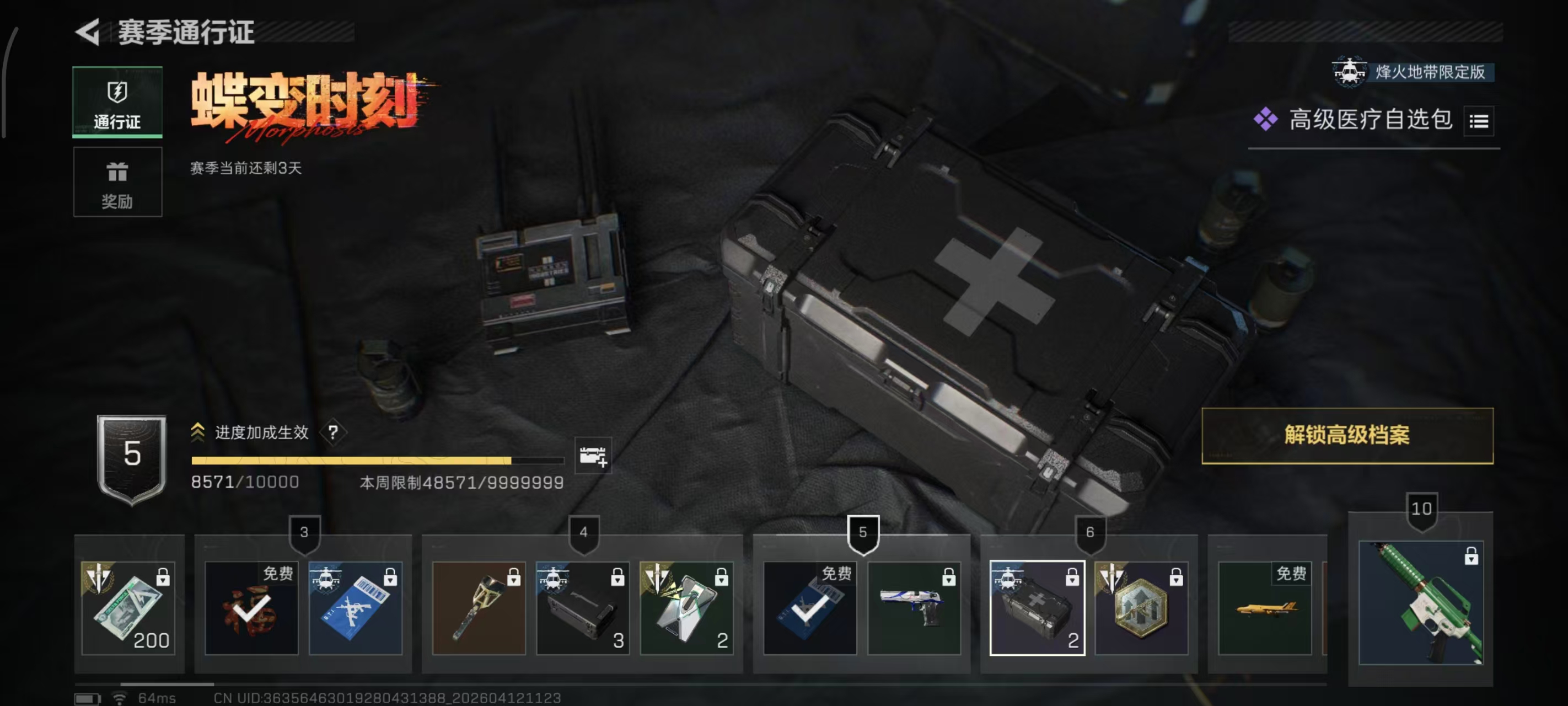This screenshot has width=1568, height=706.
Task: Select the blue weapon ticket reward
Action: pos(356,607)
